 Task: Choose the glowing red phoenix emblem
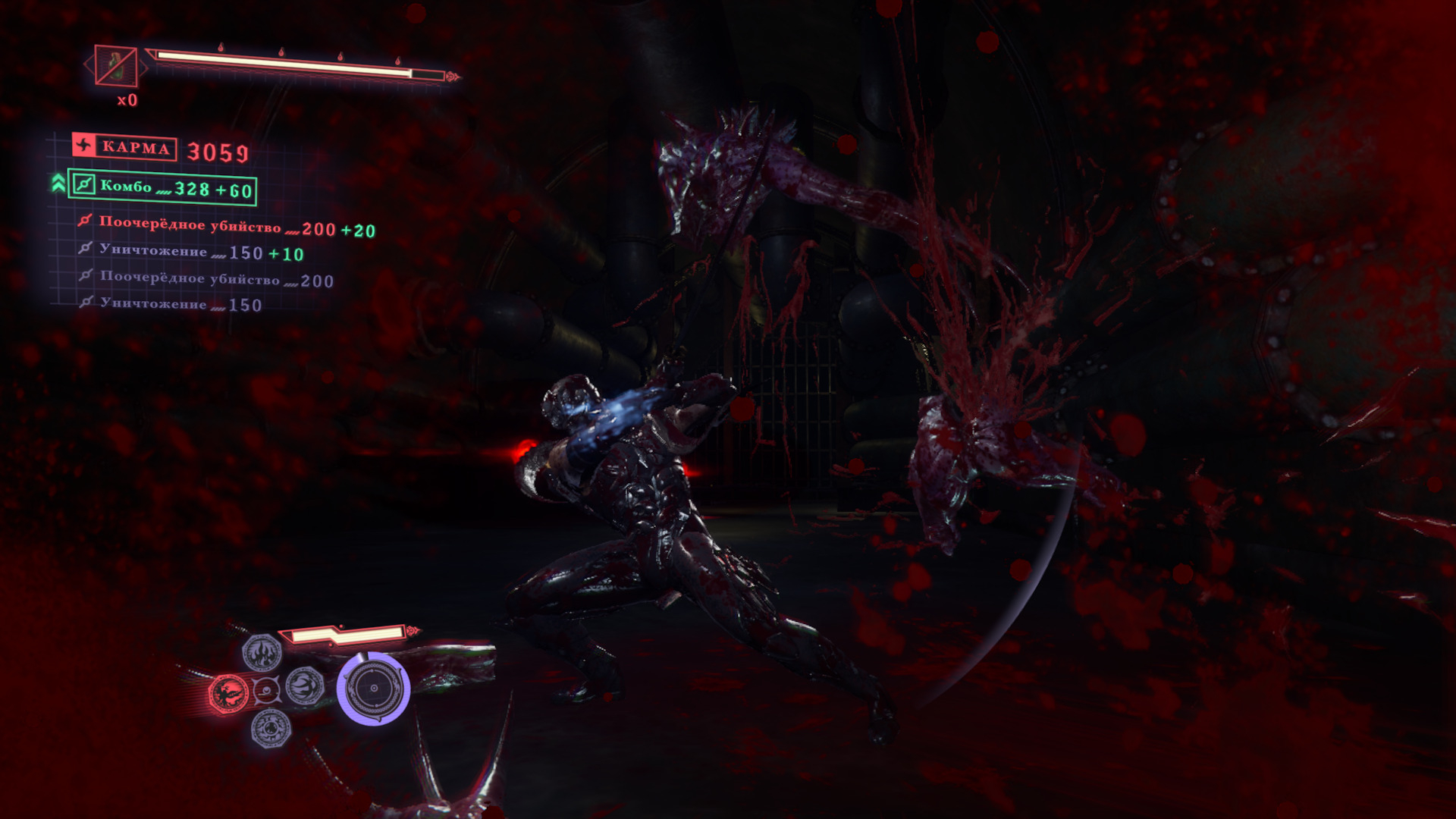coord(228,693)
